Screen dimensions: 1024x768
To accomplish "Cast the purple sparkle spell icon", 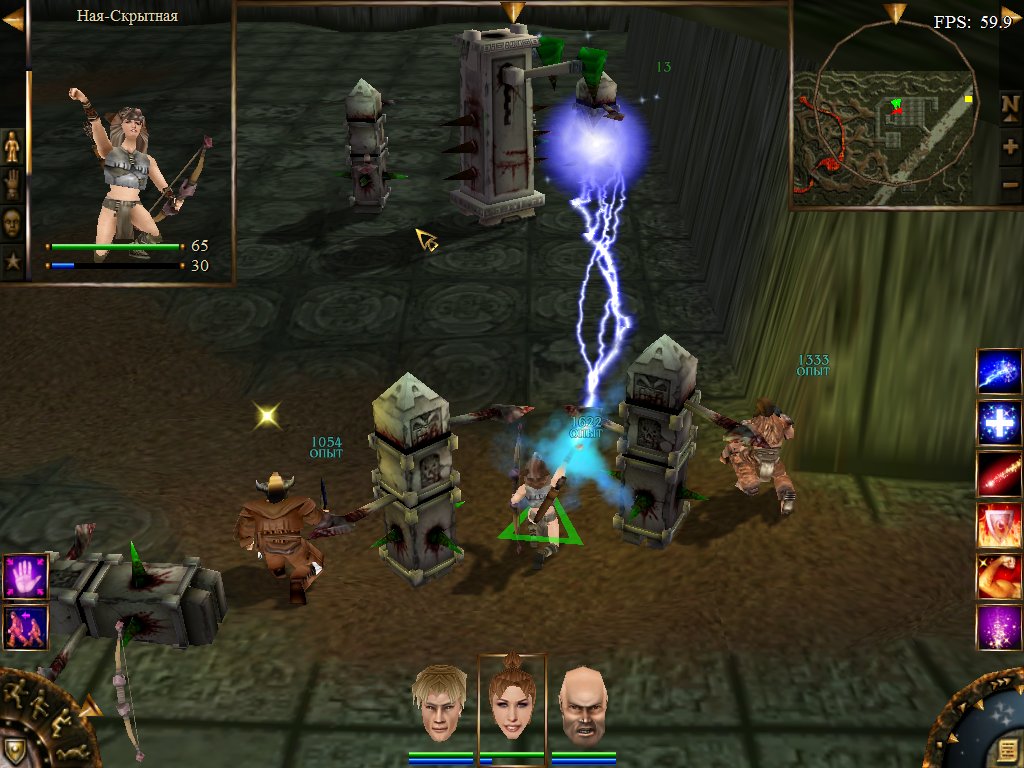I will (999, 628).
